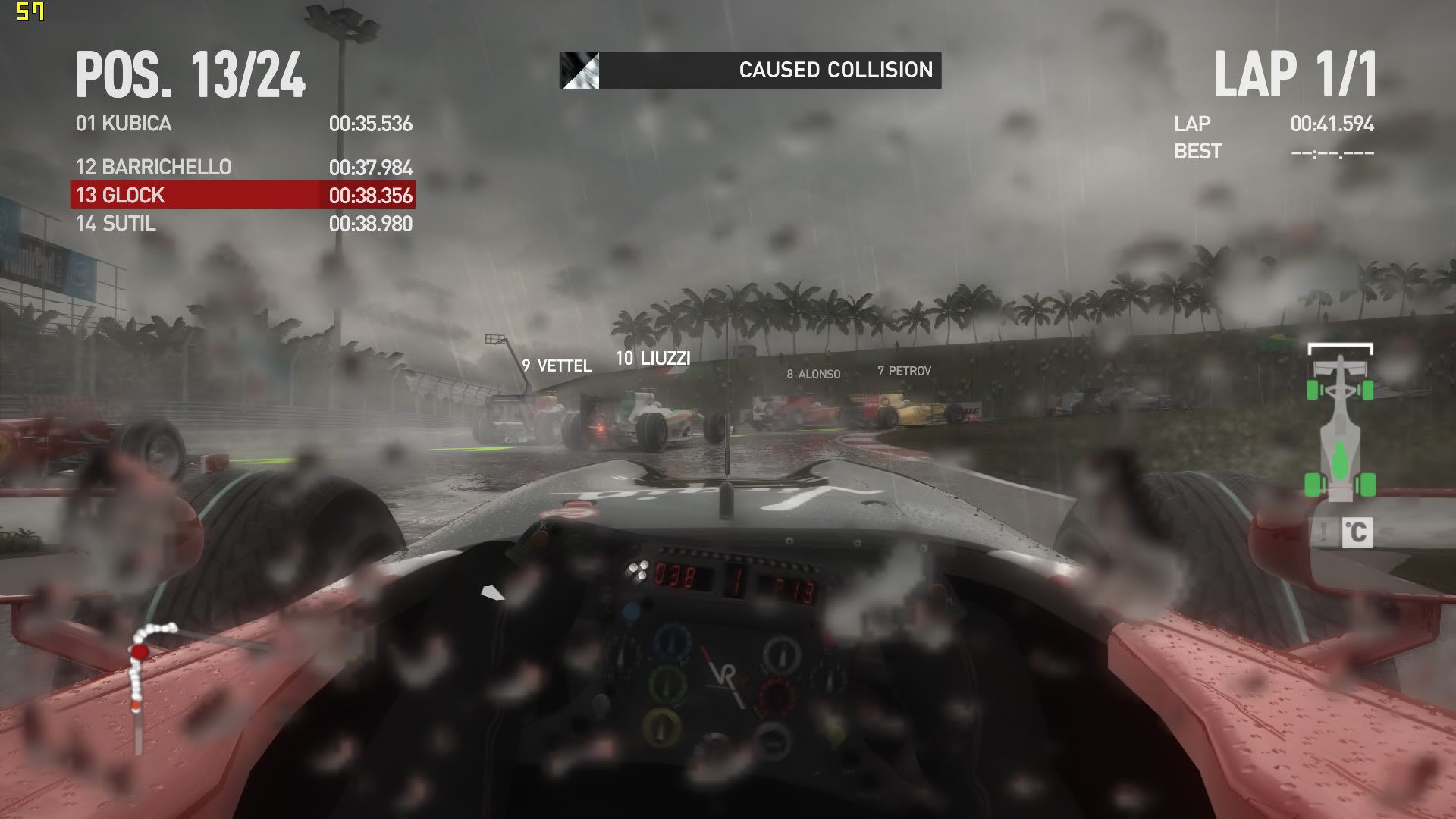The width and height of the screenshot is (1456, 819).
Task: Select the 12 Barrichello leaderboard row
Action: point(243,167)
